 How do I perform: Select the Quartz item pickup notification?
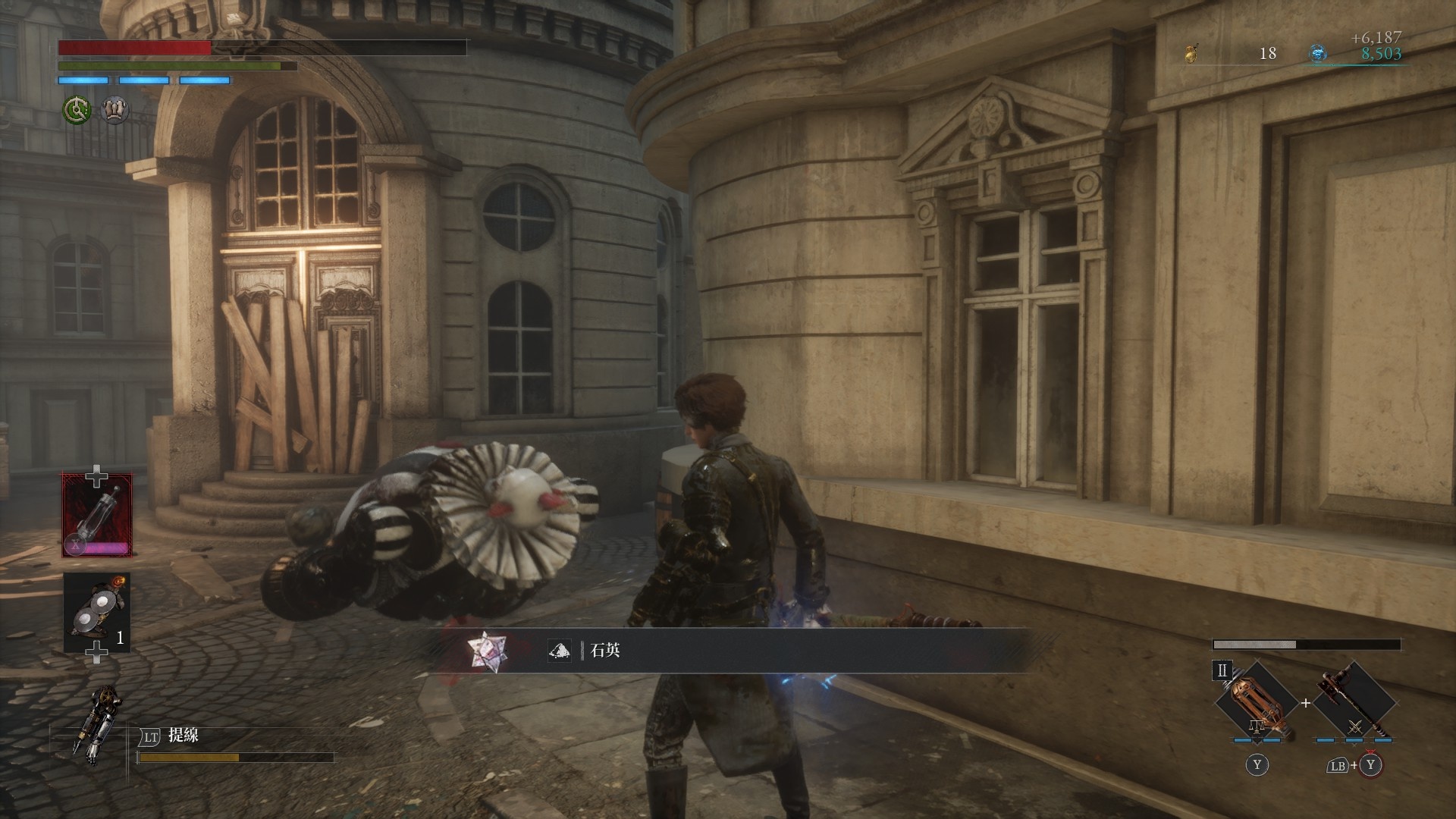728,651
